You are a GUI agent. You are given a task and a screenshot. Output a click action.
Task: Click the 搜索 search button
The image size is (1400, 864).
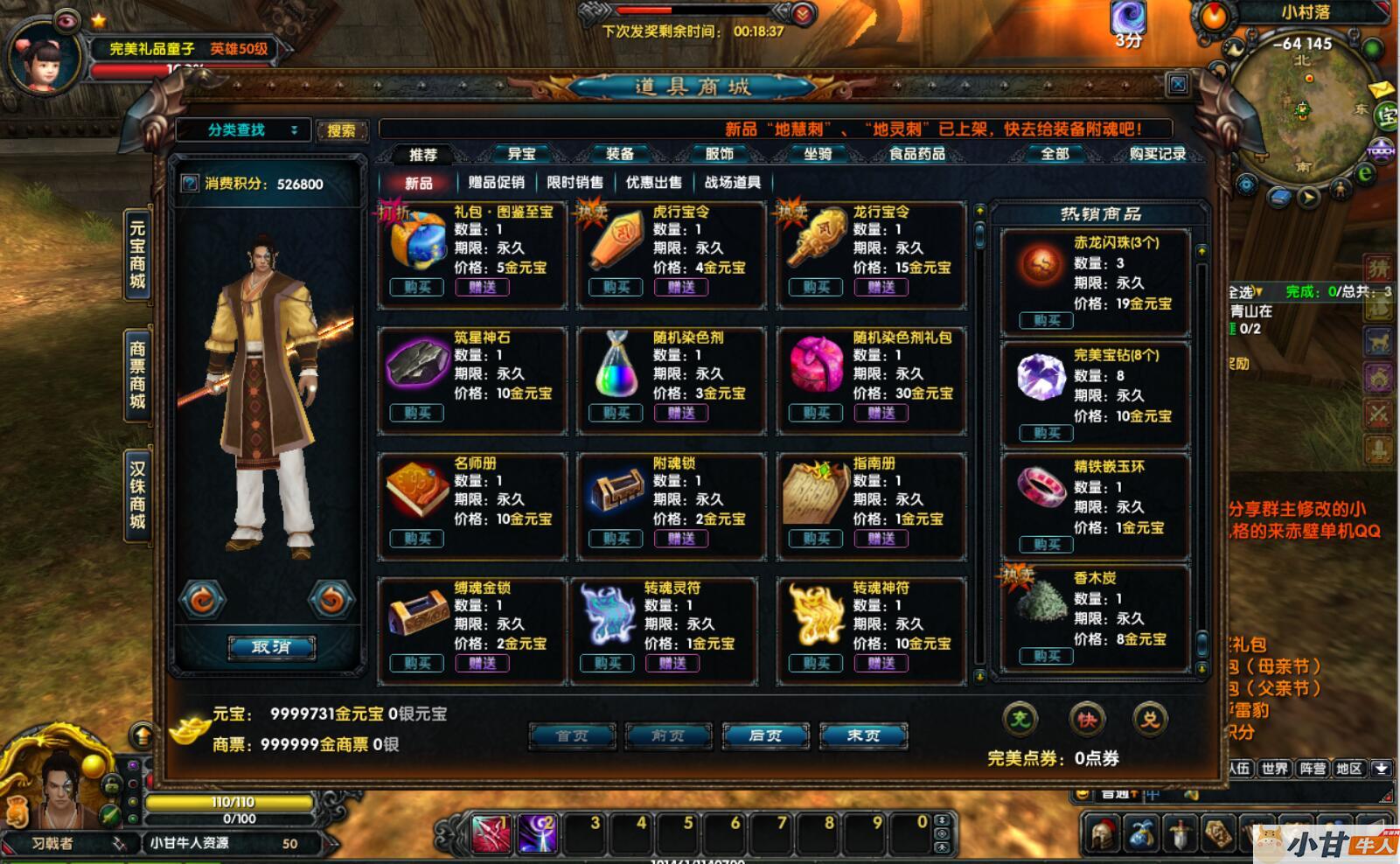(341, 130)
